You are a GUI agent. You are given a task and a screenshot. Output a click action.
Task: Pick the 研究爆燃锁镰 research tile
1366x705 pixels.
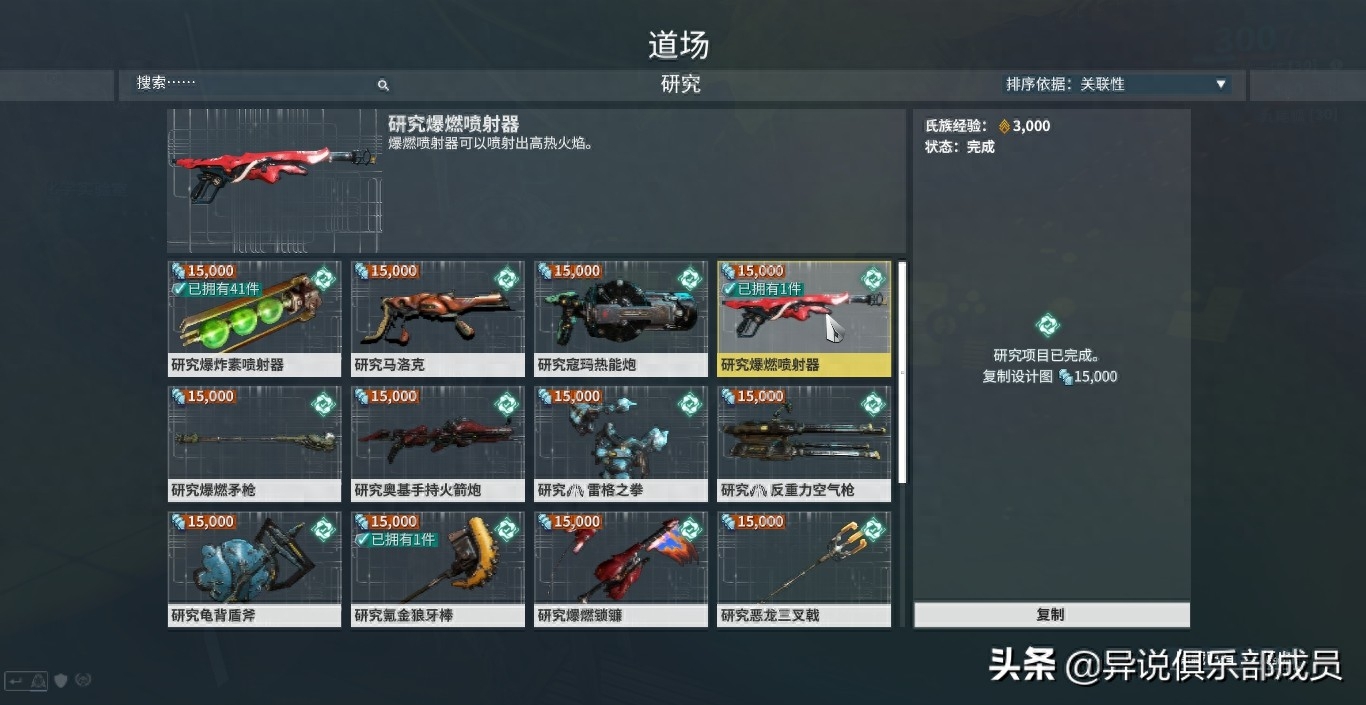click(621, 569)
